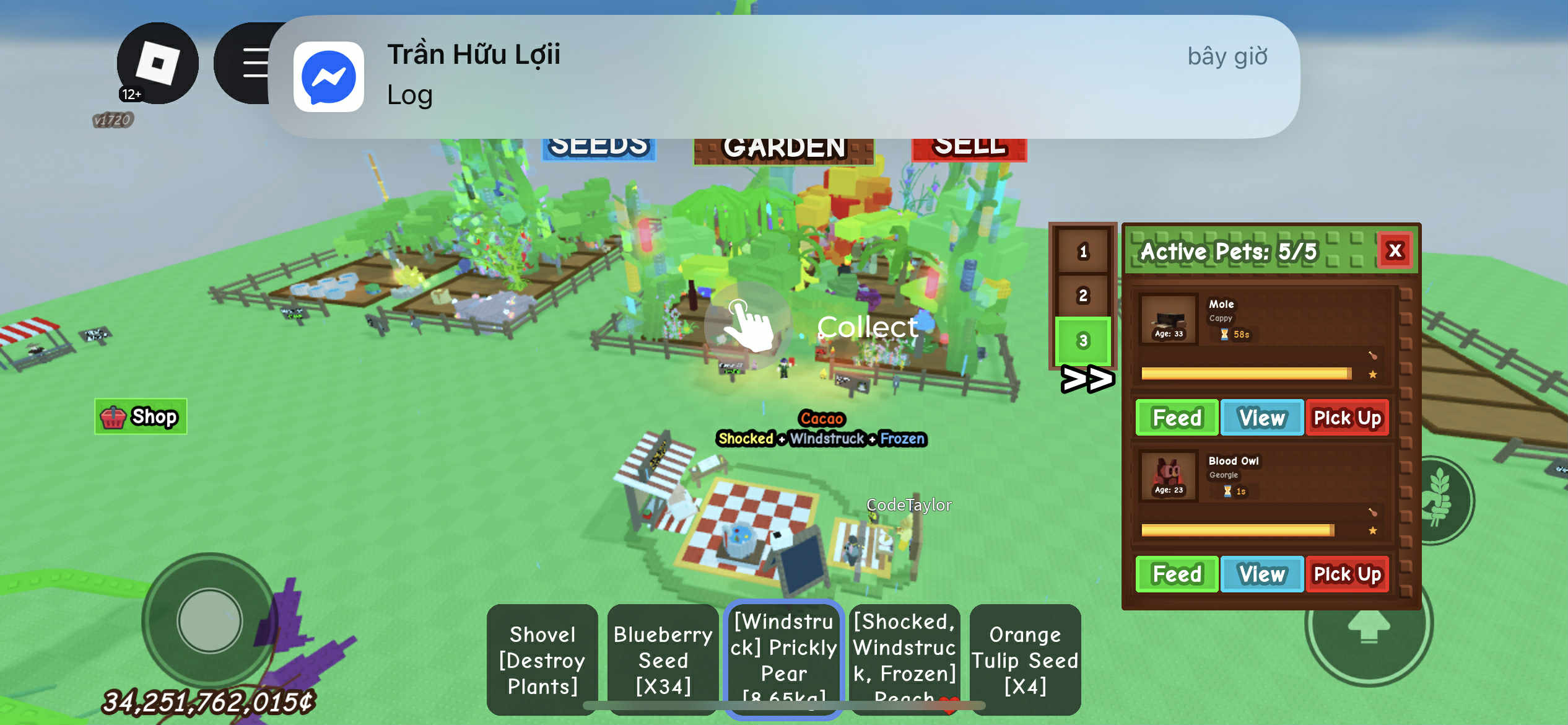Select the Shovel hotbar slot
Screen dimensions: 1568x725
coord(542,660)
